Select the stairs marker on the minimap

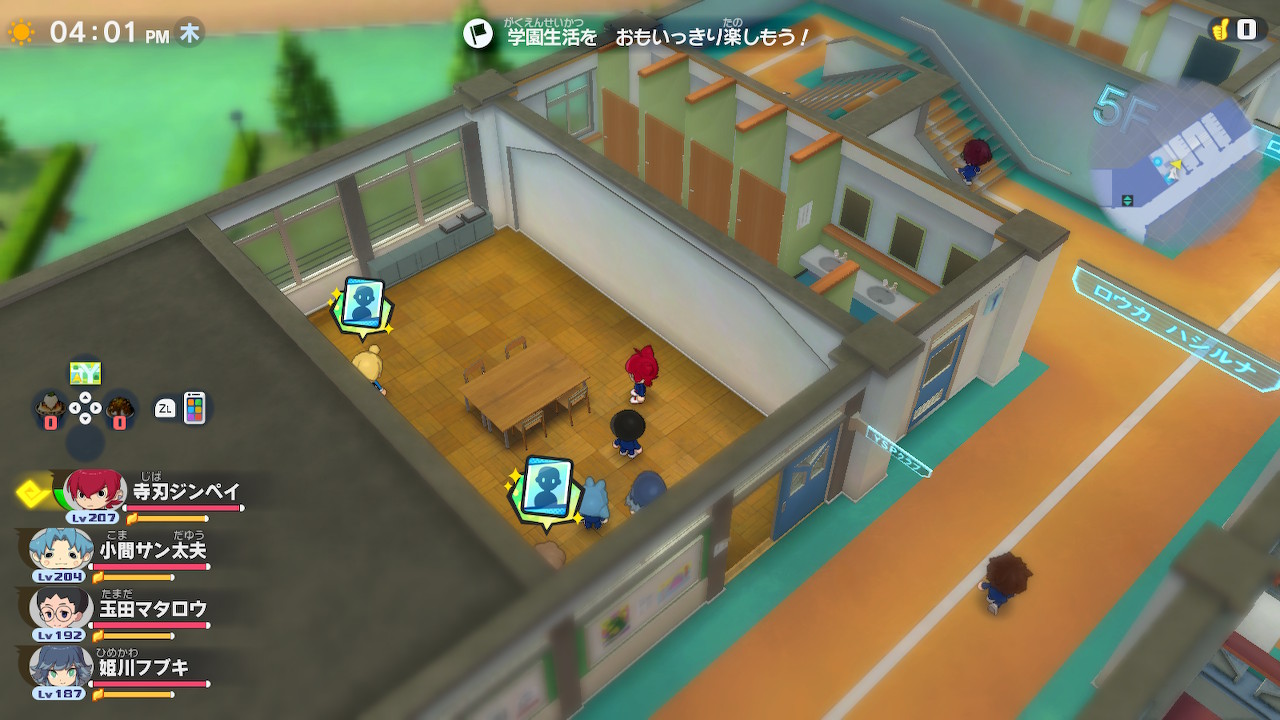pyautogui.click(x=1127, y=200)
